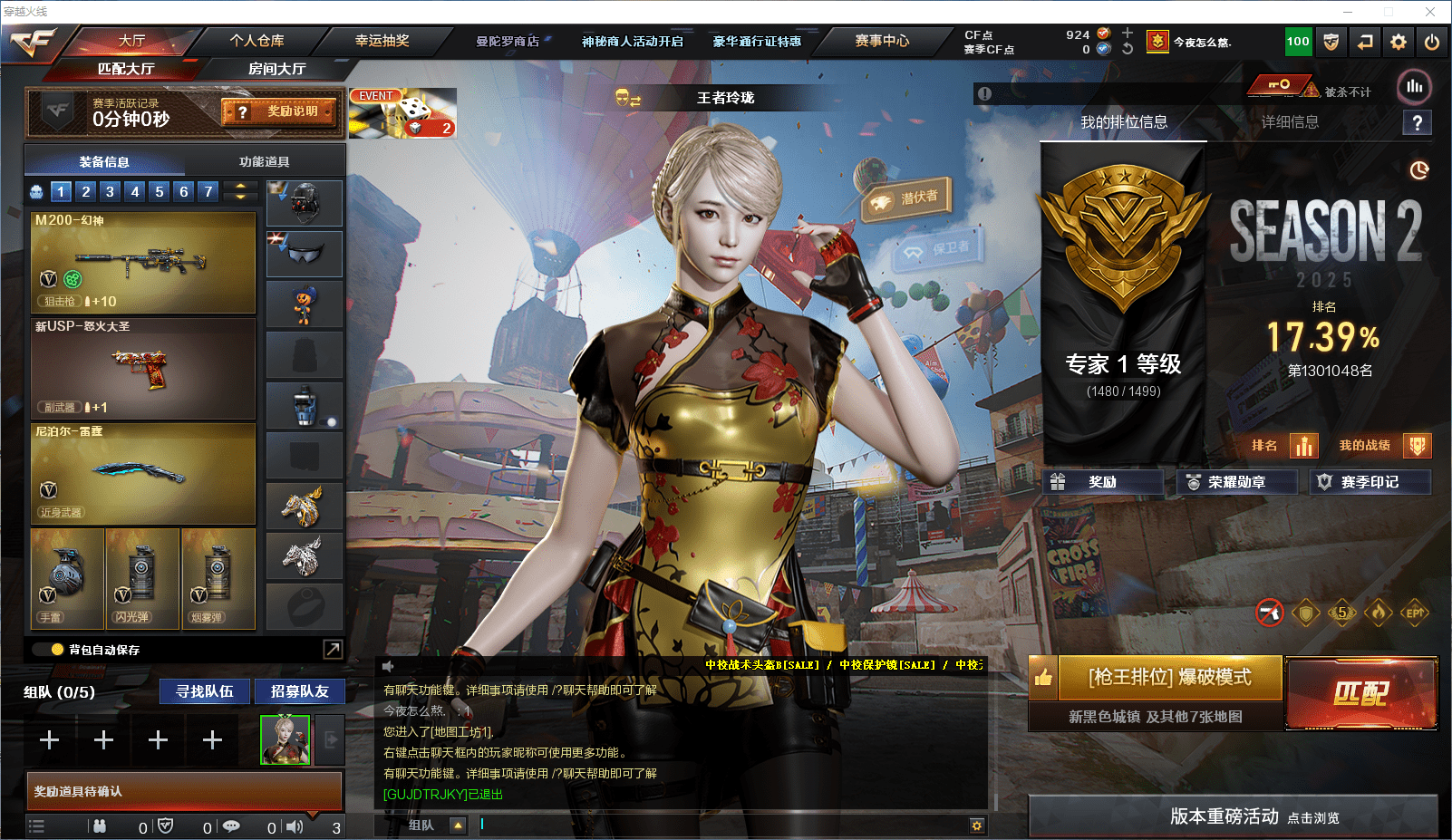The image size is (1452, 840).
Task: Open the 幸运抽奖 lucky draw menu
Action: (x=382, y=41)
